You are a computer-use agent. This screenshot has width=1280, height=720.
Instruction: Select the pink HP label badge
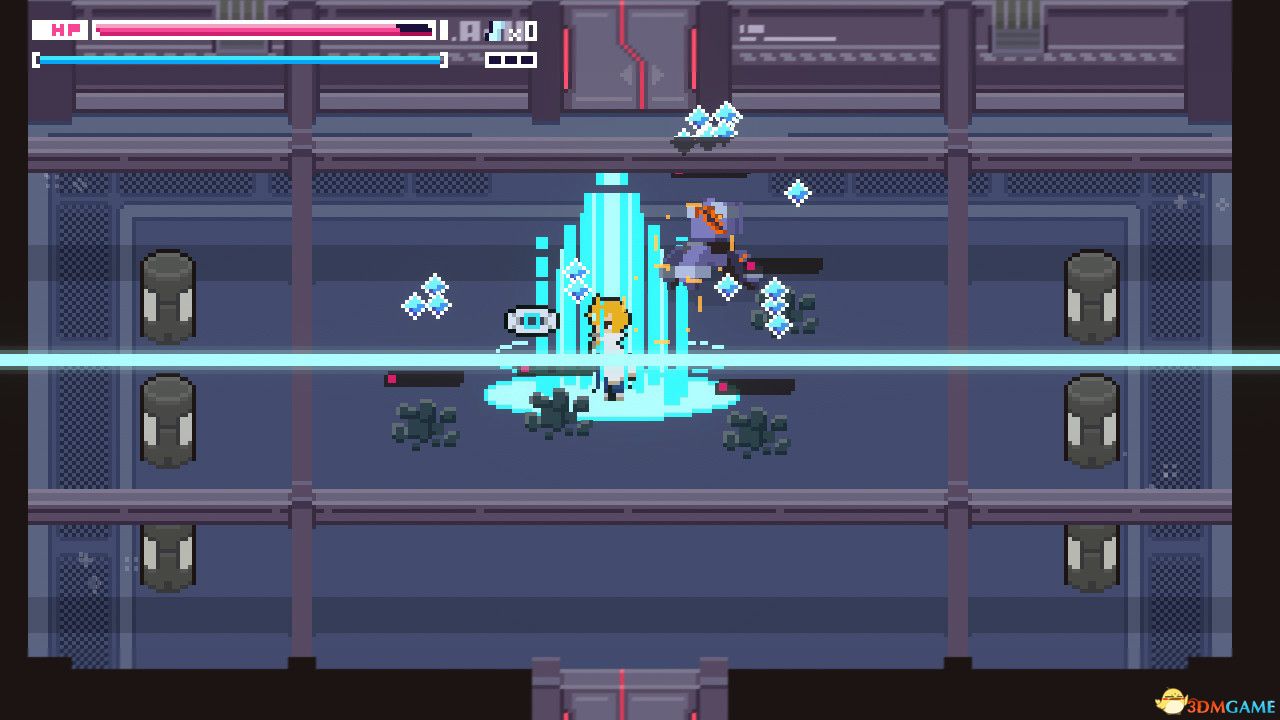tap(60, 30)
